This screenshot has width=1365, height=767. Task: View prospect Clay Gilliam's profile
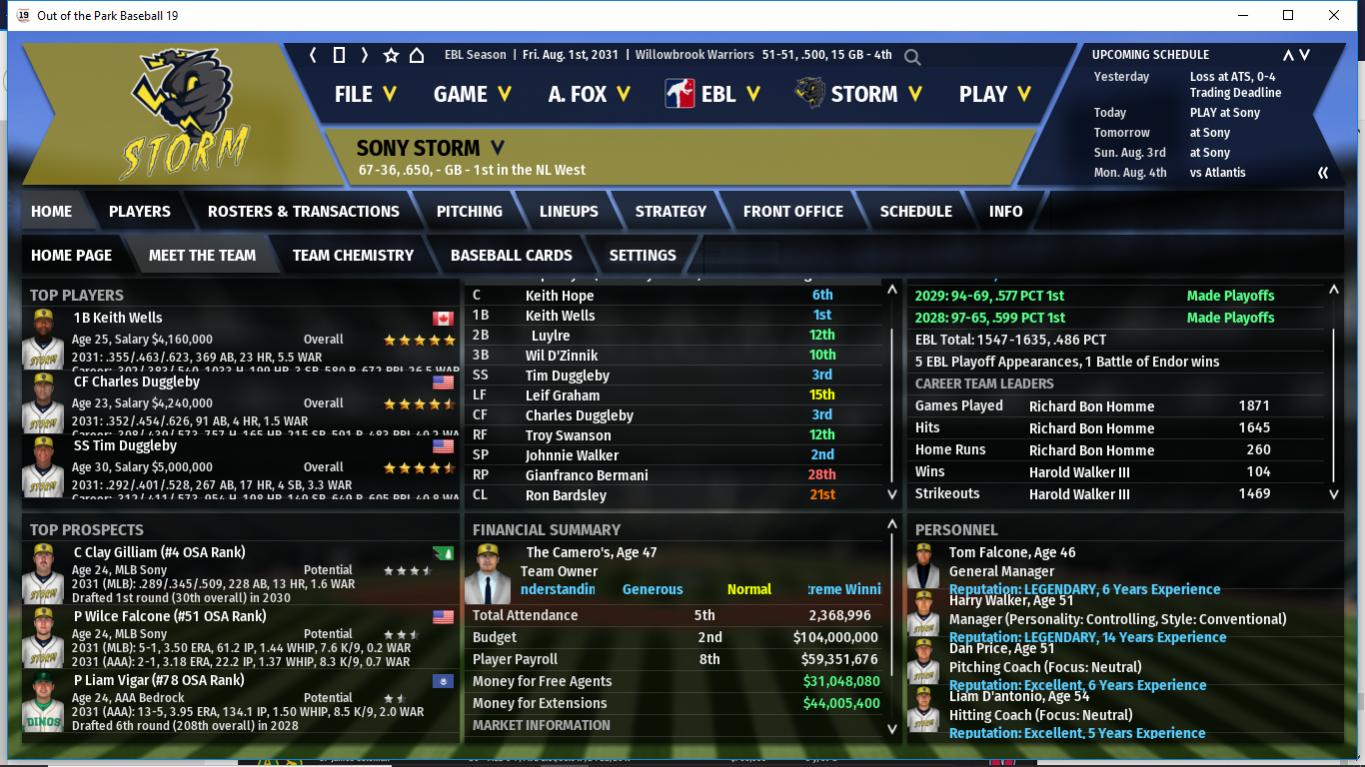(x=159, y=552)
